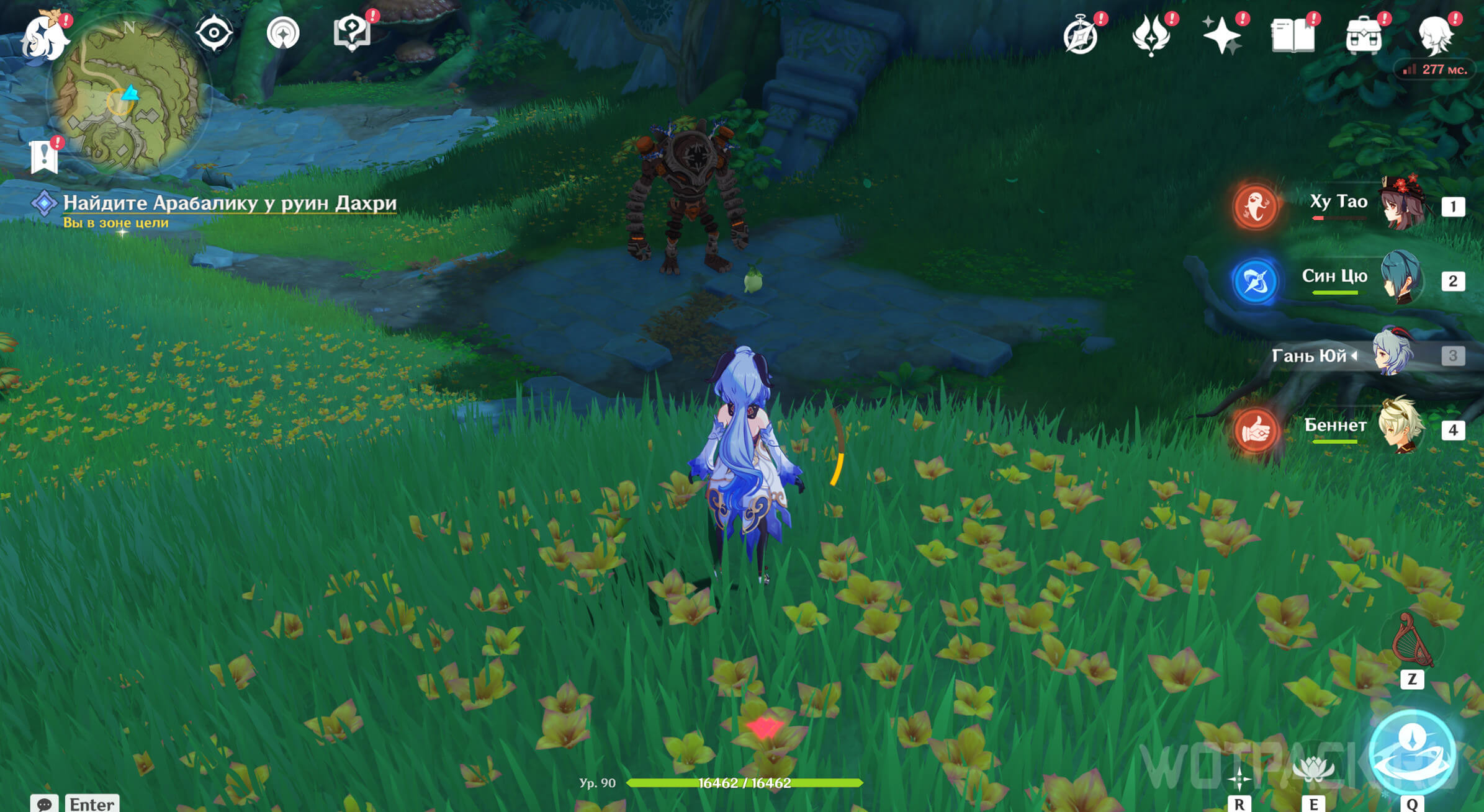Open the Wish star icon
1484x812 pixels.
(1221, 35)
